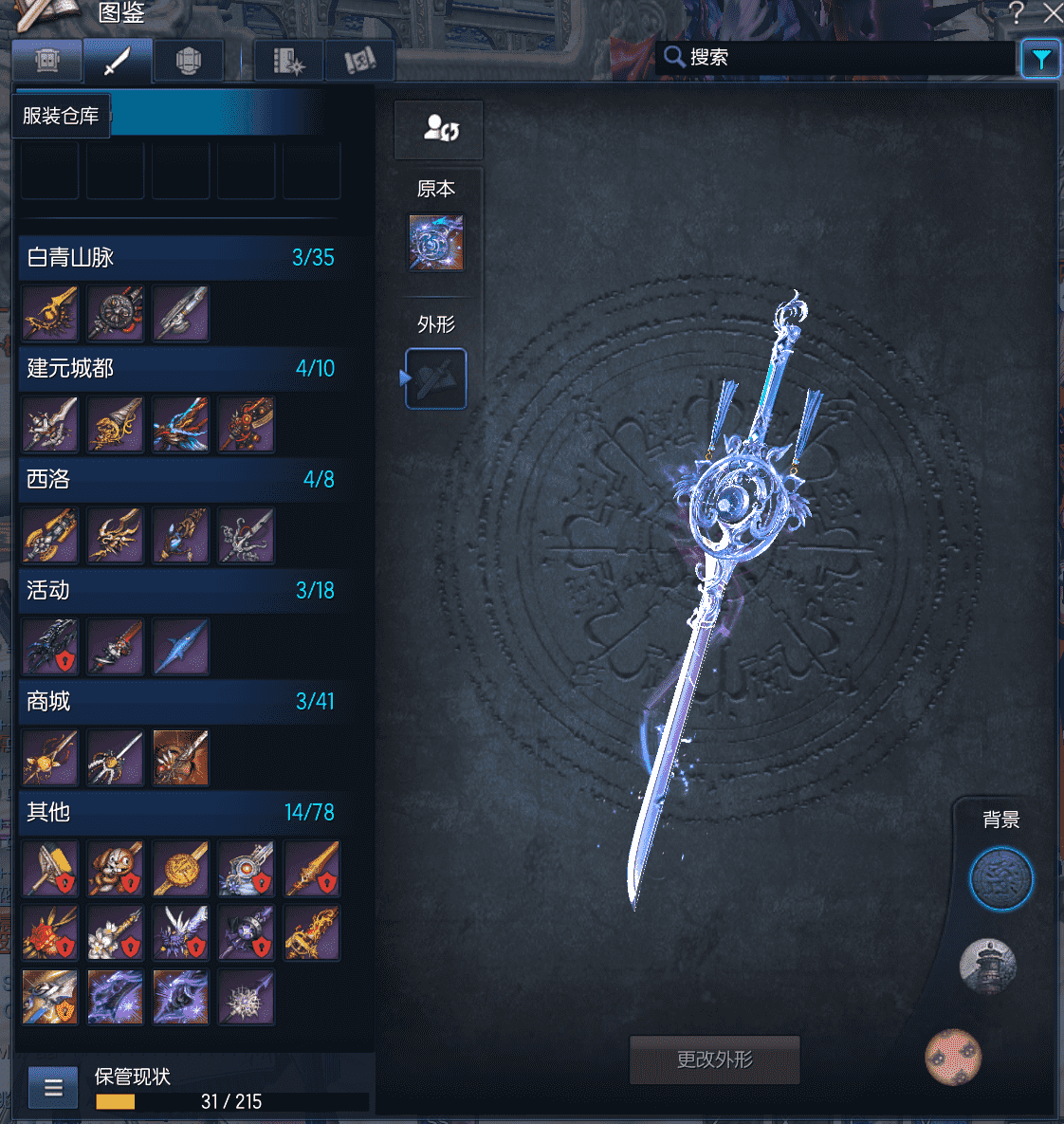The width and height of the screenshot is (1064, 1124).
Task: Click the 搜索 search field
Action: coord(835,57)
